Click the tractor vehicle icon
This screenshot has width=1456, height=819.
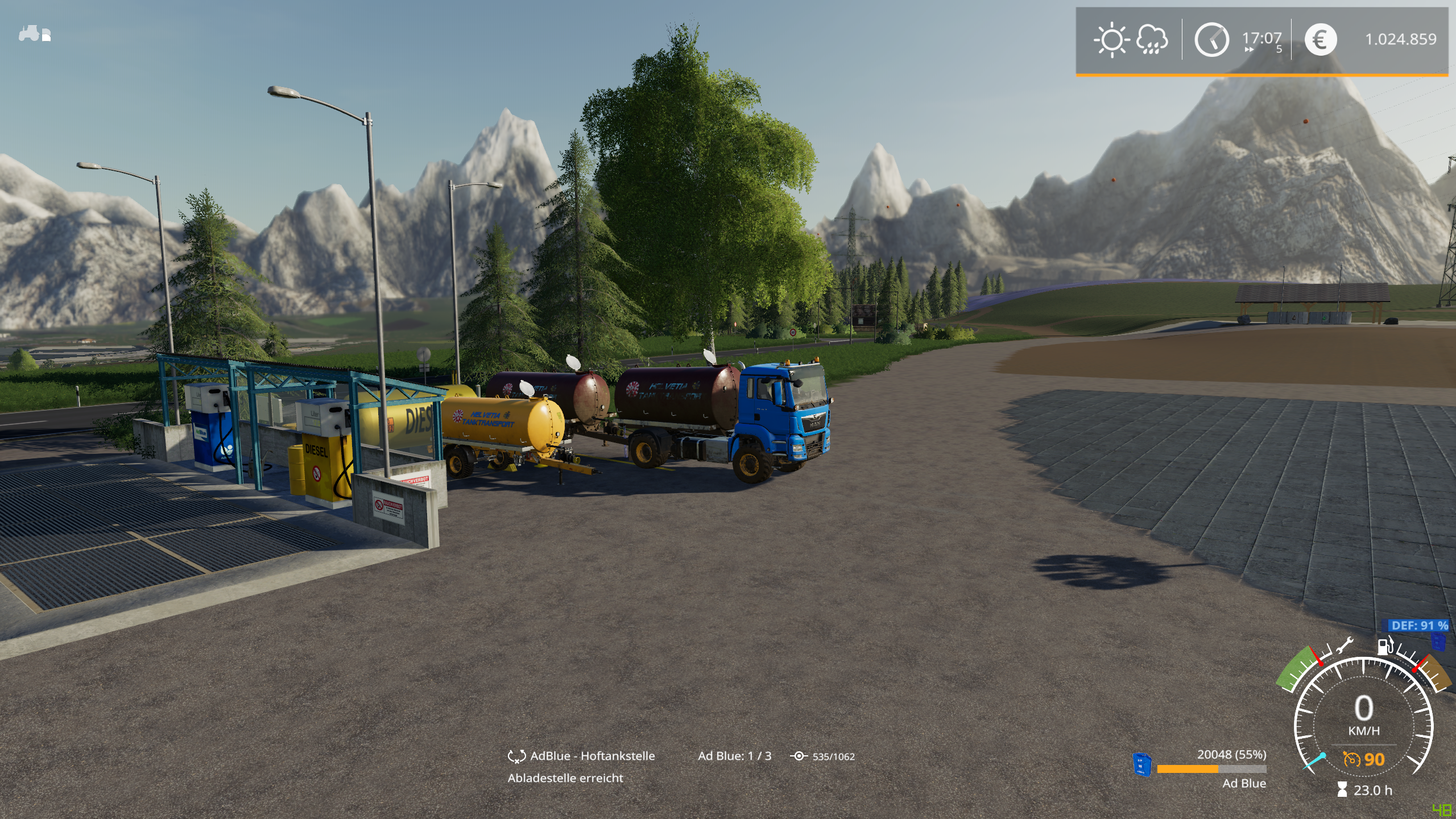34,34
